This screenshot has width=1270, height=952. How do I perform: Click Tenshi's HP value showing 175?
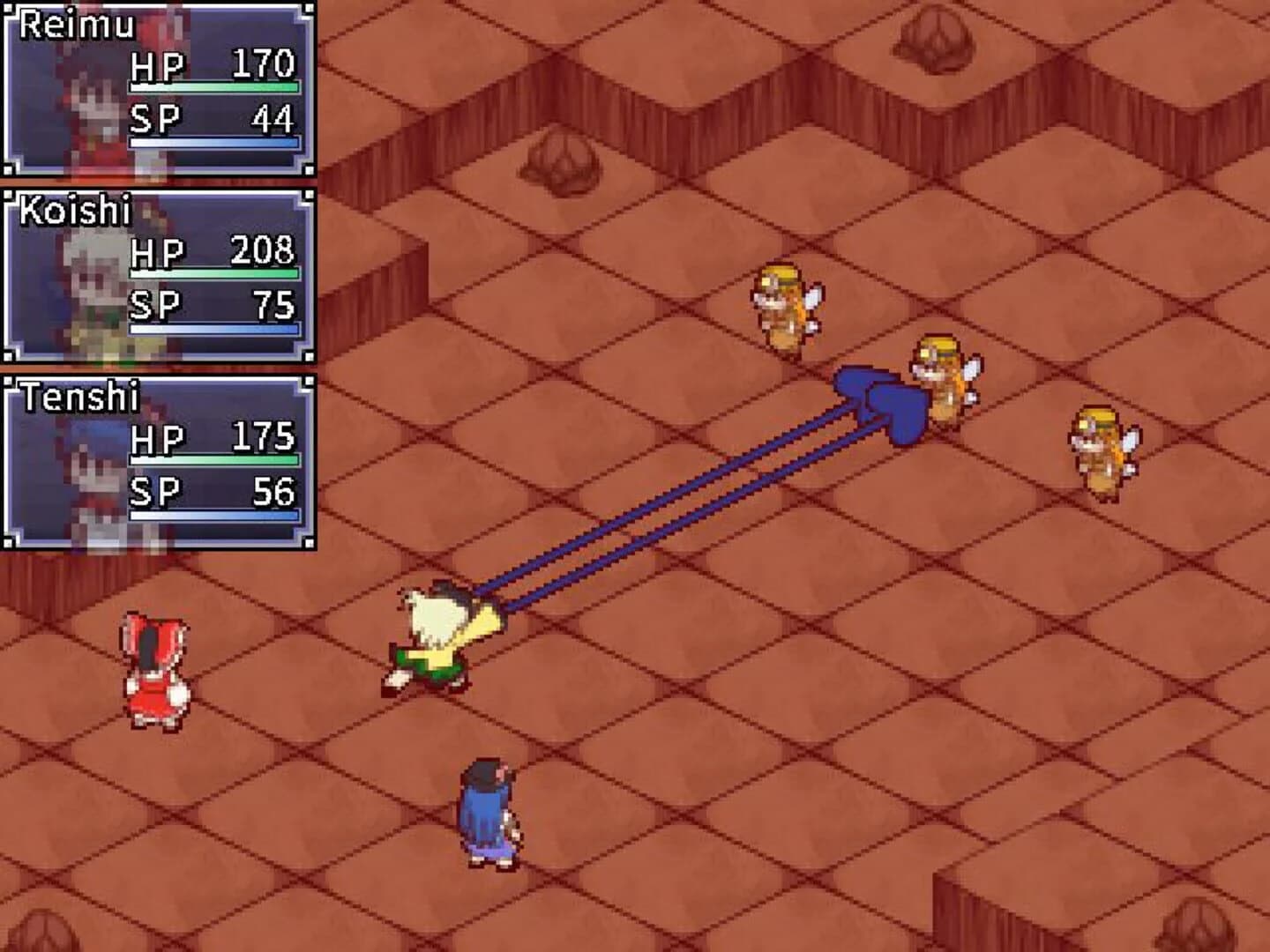(x=265, y=435)
